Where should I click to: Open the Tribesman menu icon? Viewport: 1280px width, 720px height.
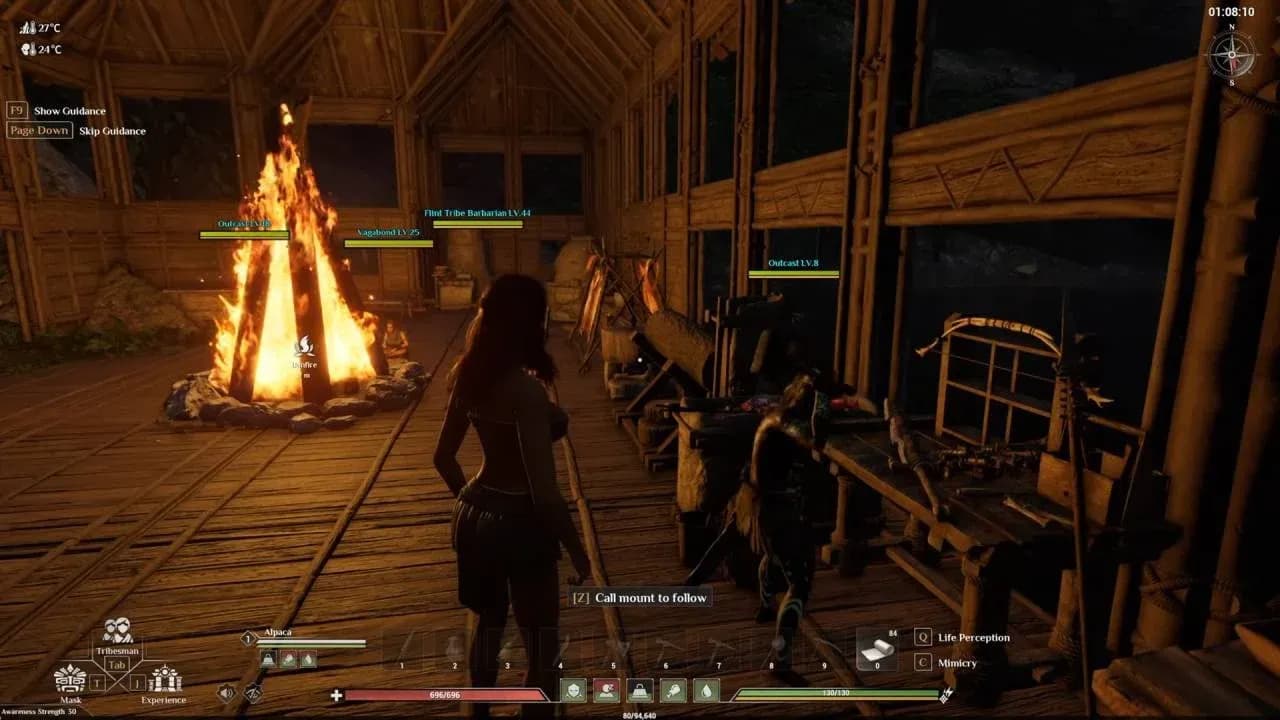coord(117,631)
